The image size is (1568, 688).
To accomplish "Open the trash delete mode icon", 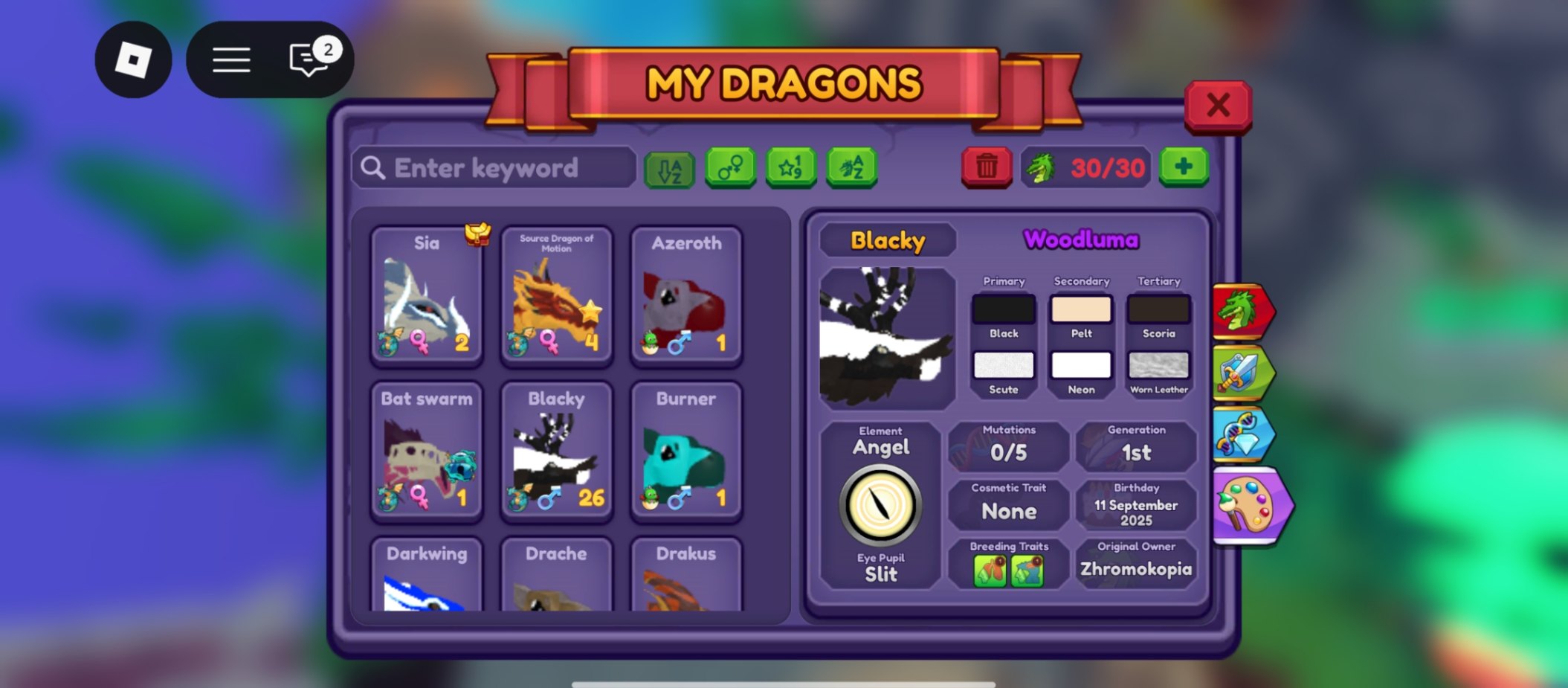I will click(x=987, y=167).
